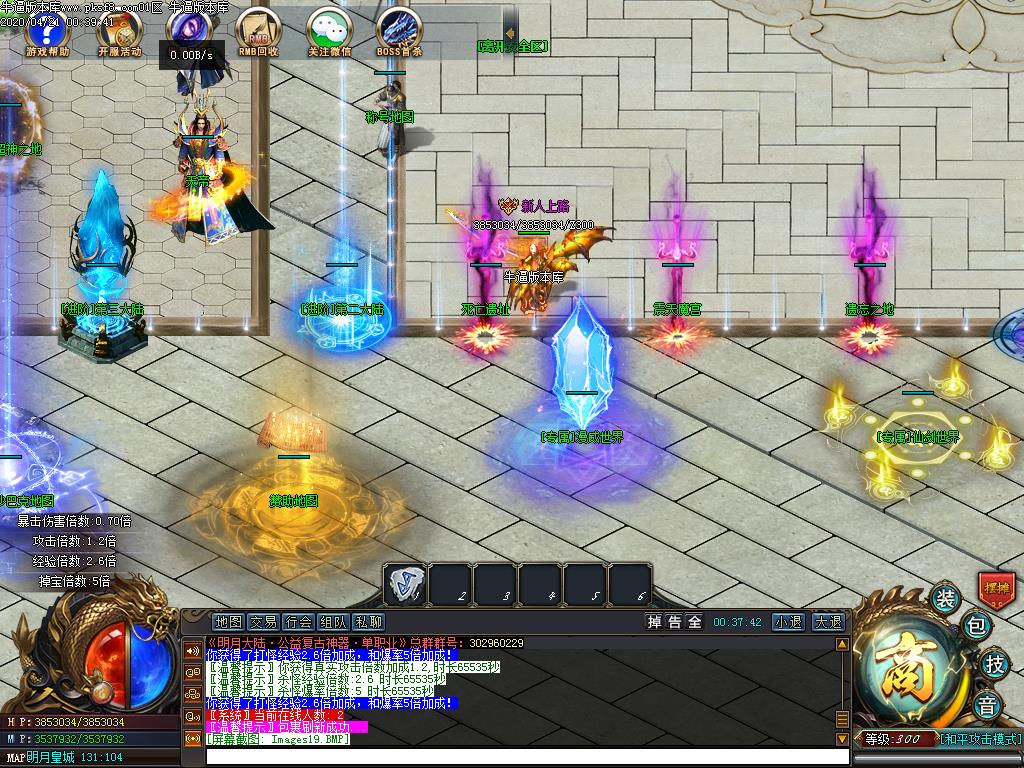The height and width of the screenshot is (768, 1024).
Task: Open the 包 bag inventory button
Action: (977, 627)
